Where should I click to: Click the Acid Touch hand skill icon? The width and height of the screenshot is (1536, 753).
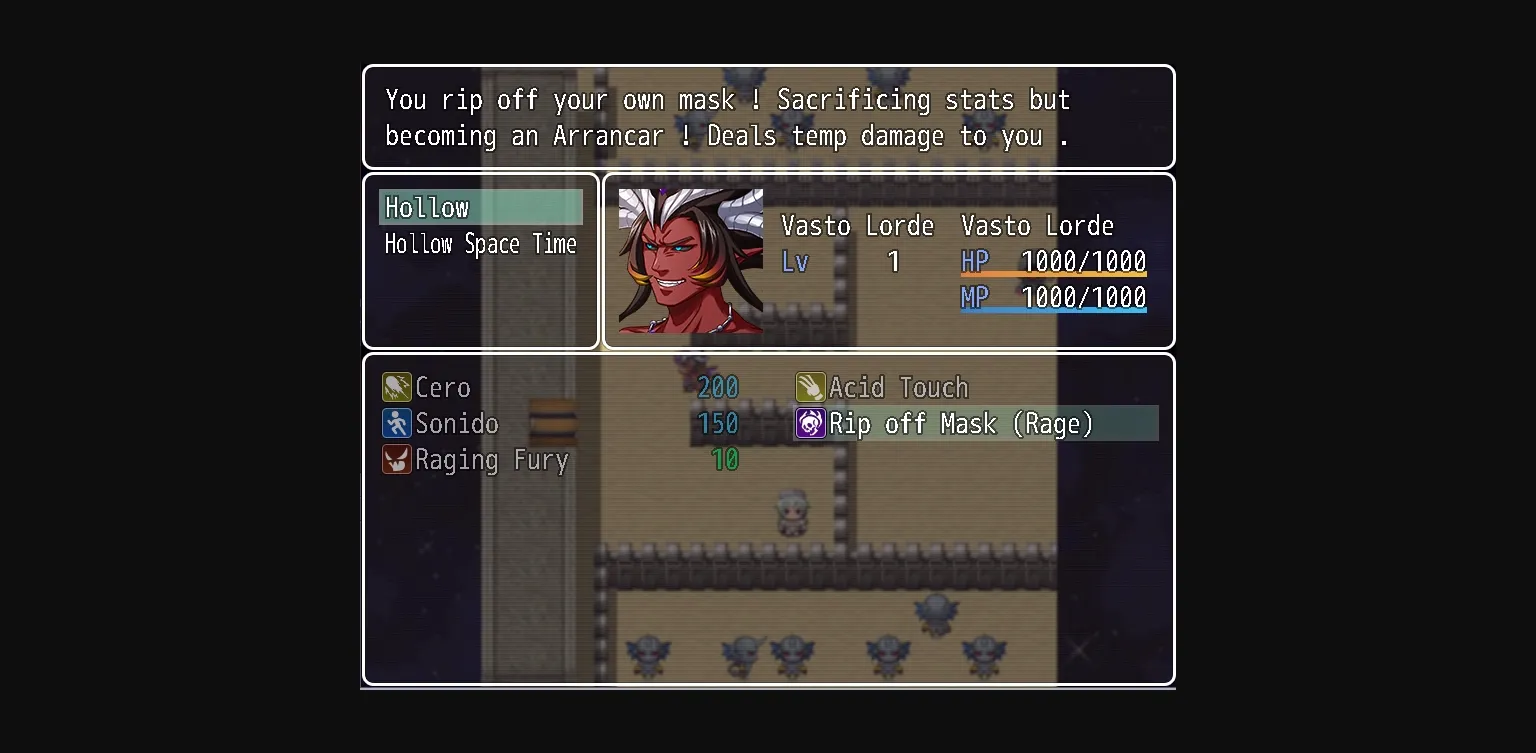click(809, 387)
